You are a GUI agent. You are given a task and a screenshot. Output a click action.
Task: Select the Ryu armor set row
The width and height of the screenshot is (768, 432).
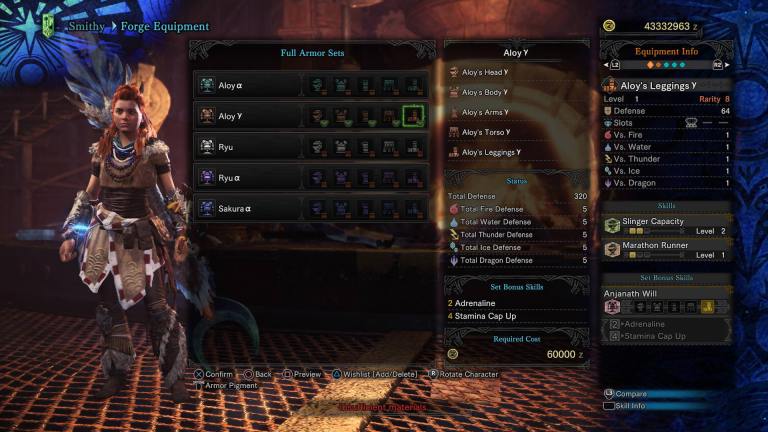pyautogui.click(x=248, y=147)
